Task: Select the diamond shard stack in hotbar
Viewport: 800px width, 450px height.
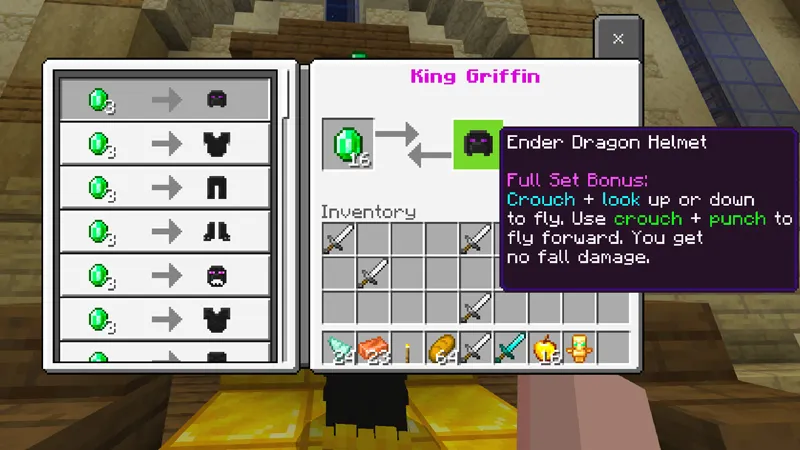Action: pyautogui.click(x=339, y=348)
